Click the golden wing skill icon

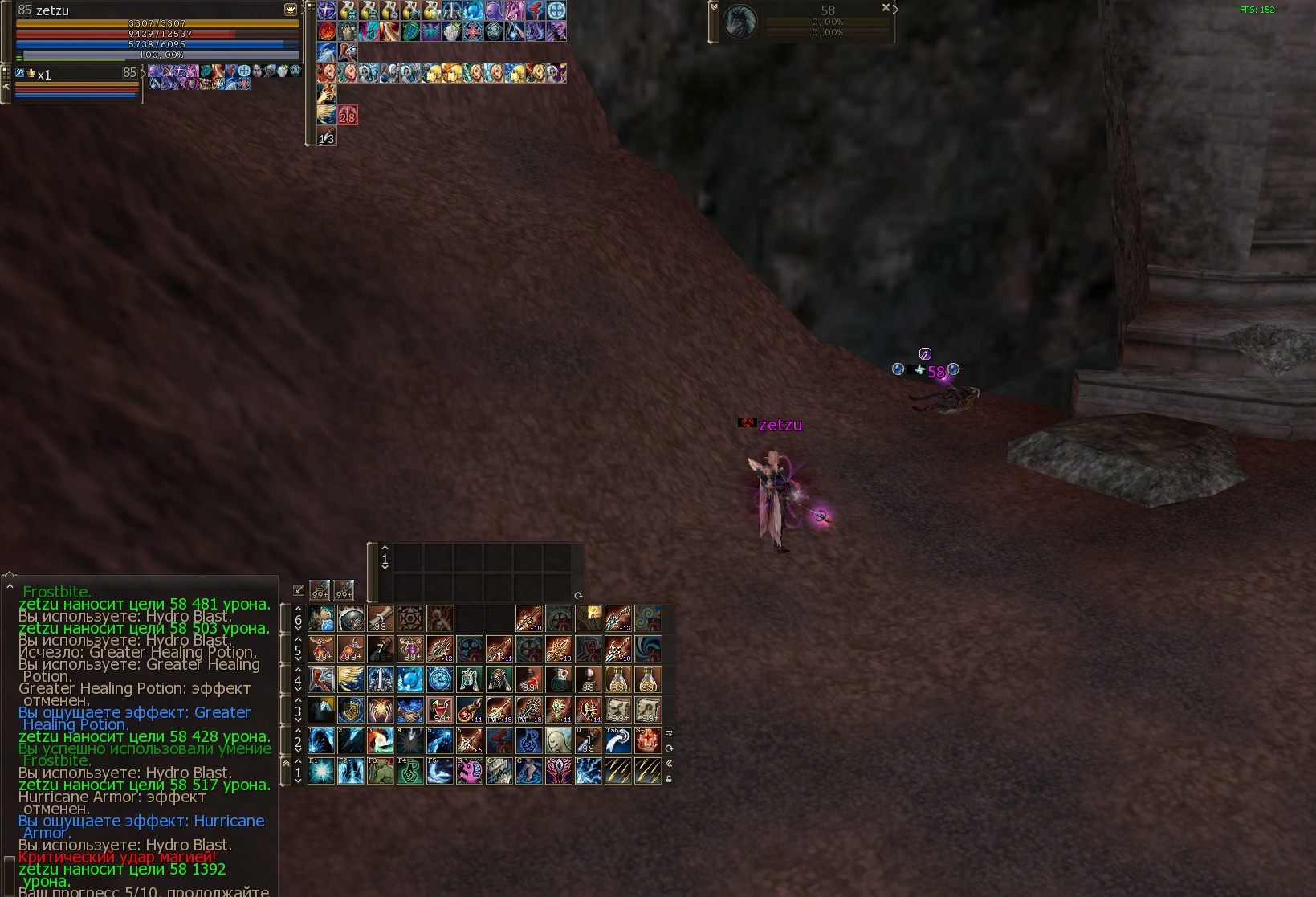(x=351, y=679)
